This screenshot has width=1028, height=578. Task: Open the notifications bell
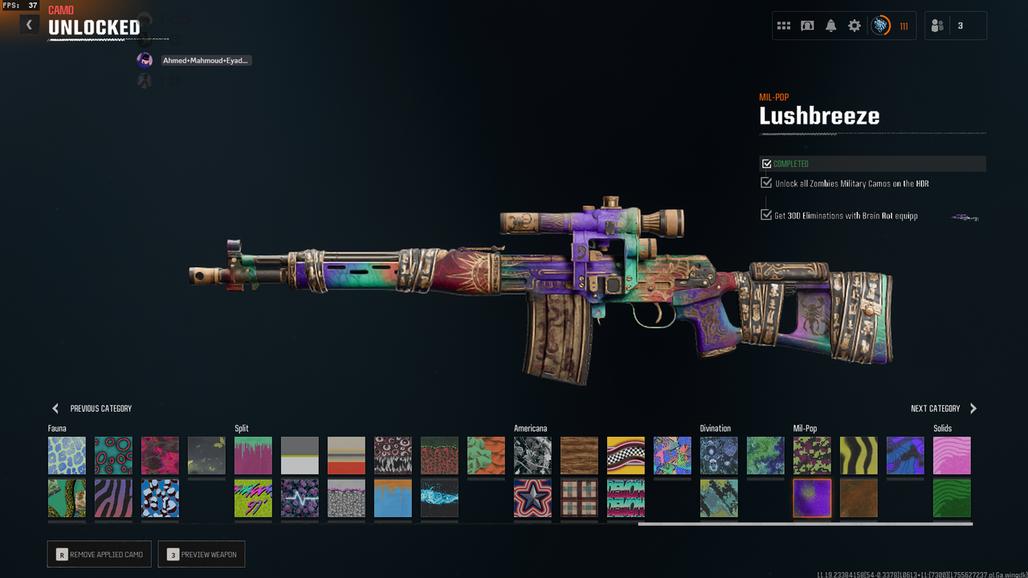831,26
